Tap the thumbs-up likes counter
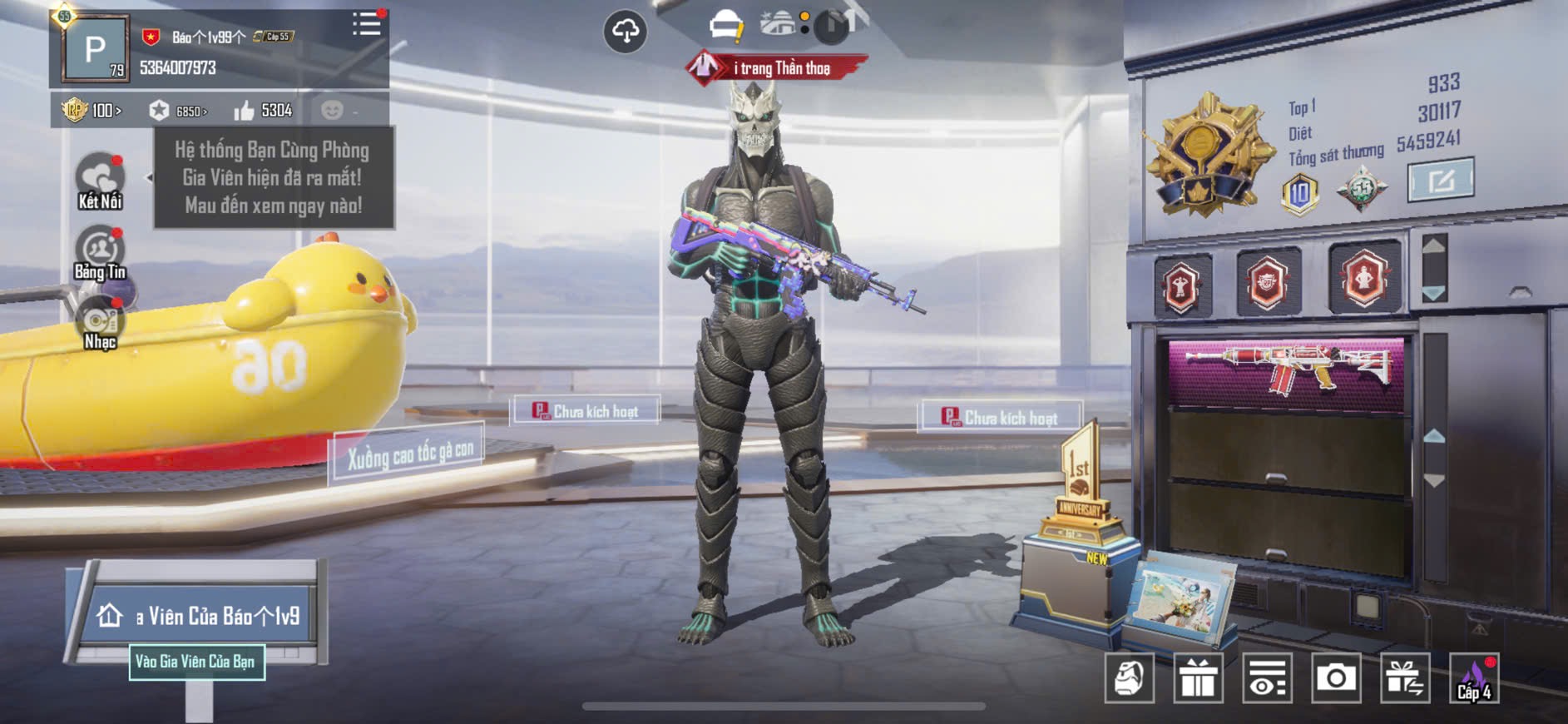 (263, 111)
